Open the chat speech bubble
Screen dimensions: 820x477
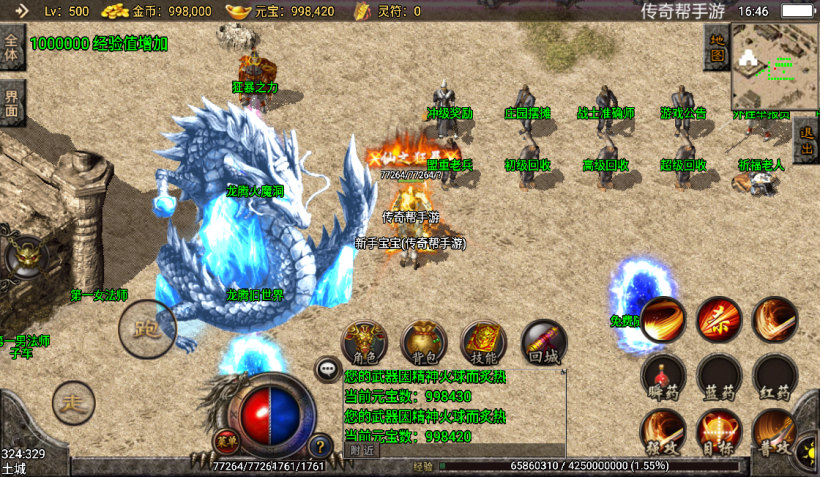[328, 370]
